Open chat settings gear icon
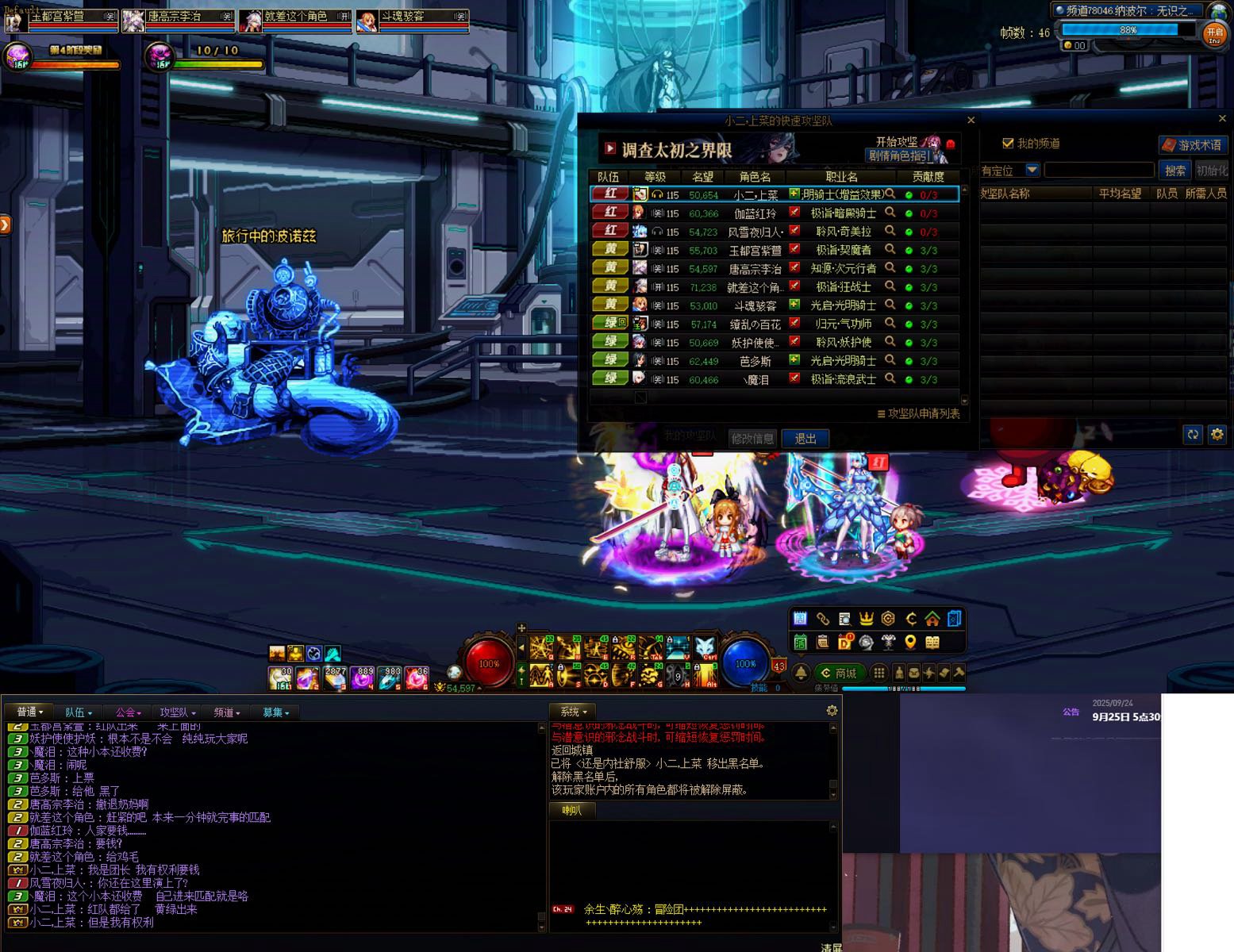1234x952 pixels. (832, 711)
